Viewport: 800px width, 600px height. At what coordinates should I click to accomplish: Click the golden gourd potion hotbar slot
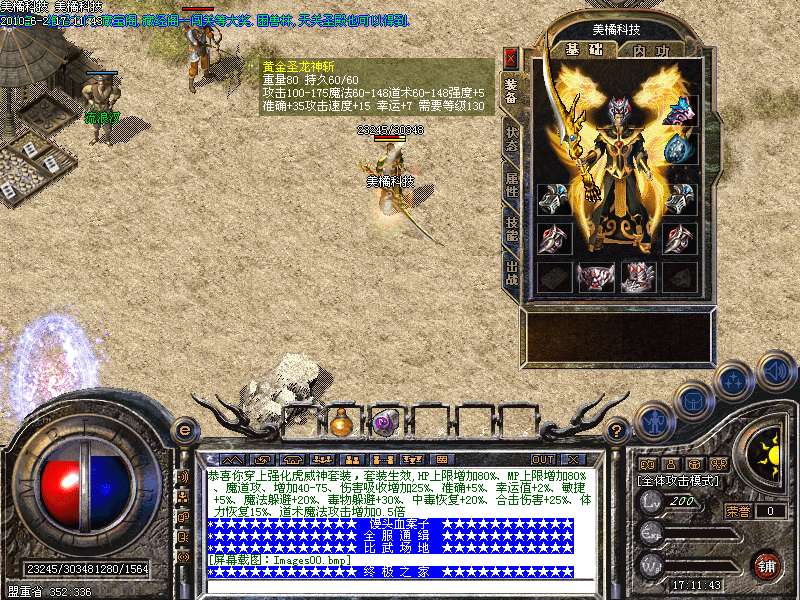coord(342,423)
